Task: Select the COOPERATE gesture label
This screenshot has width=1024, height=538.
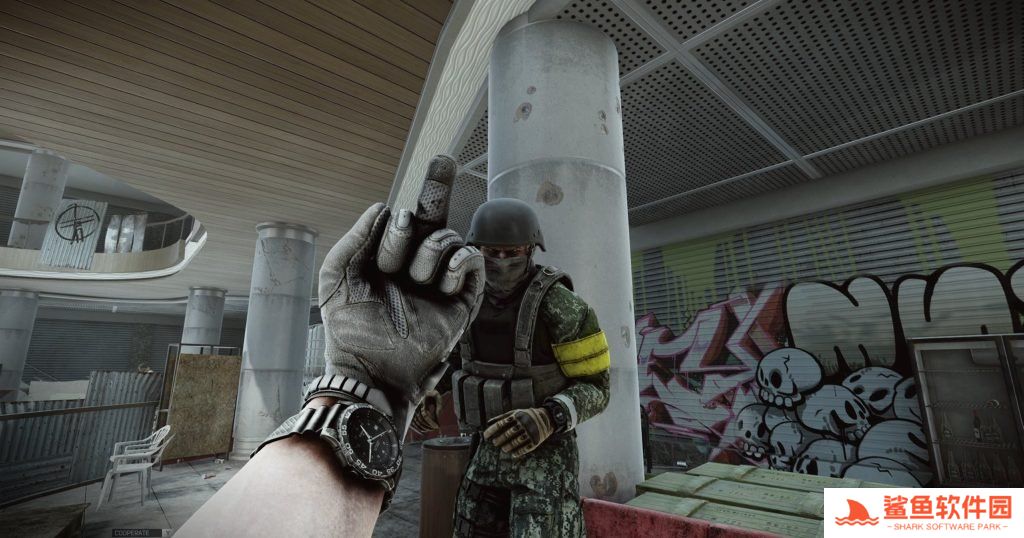Action: point(132,532)
